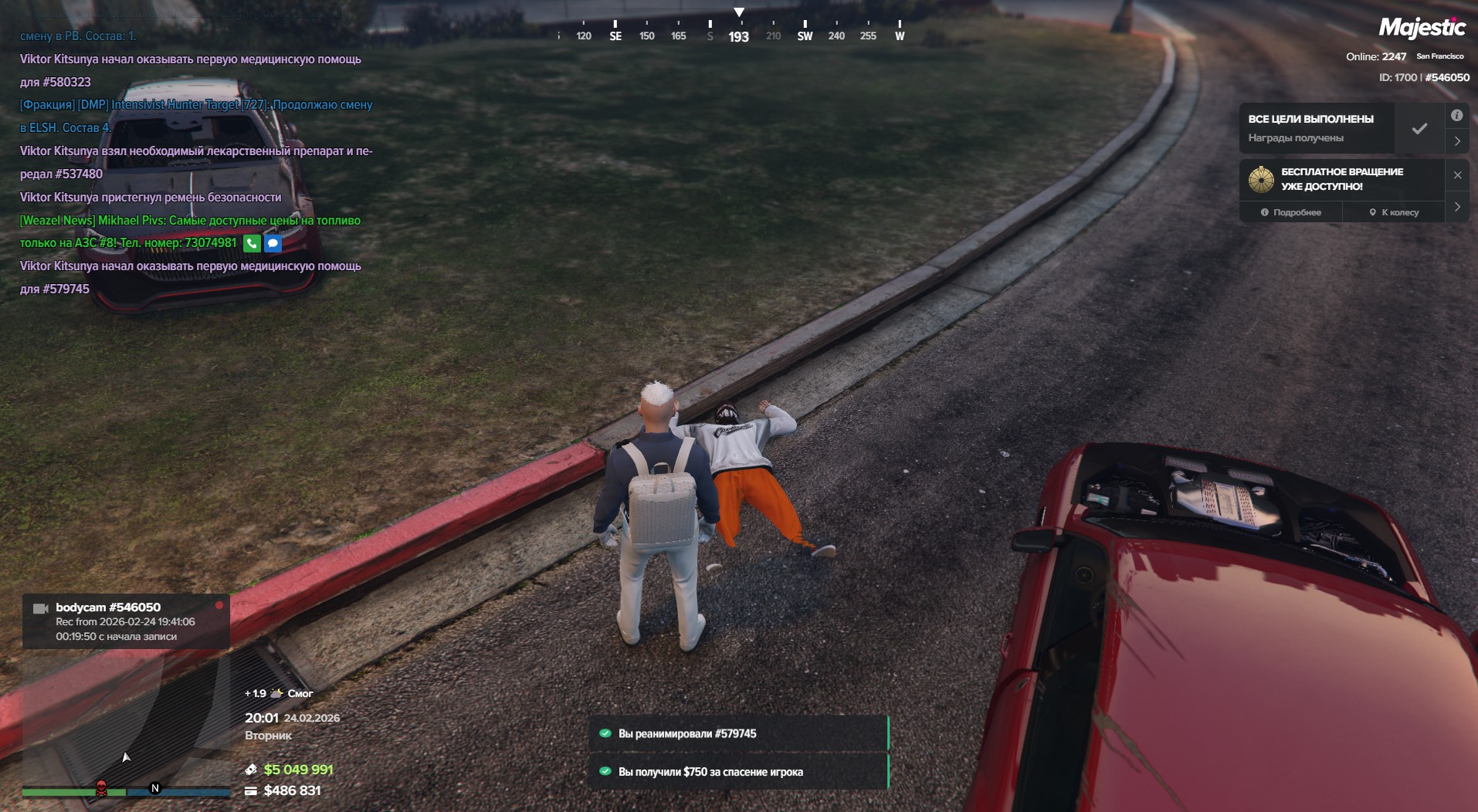The width and height of the screenshot is (1478, 812).
Task: Click the minimap in the corner
Action: click(x=124, y=718)
